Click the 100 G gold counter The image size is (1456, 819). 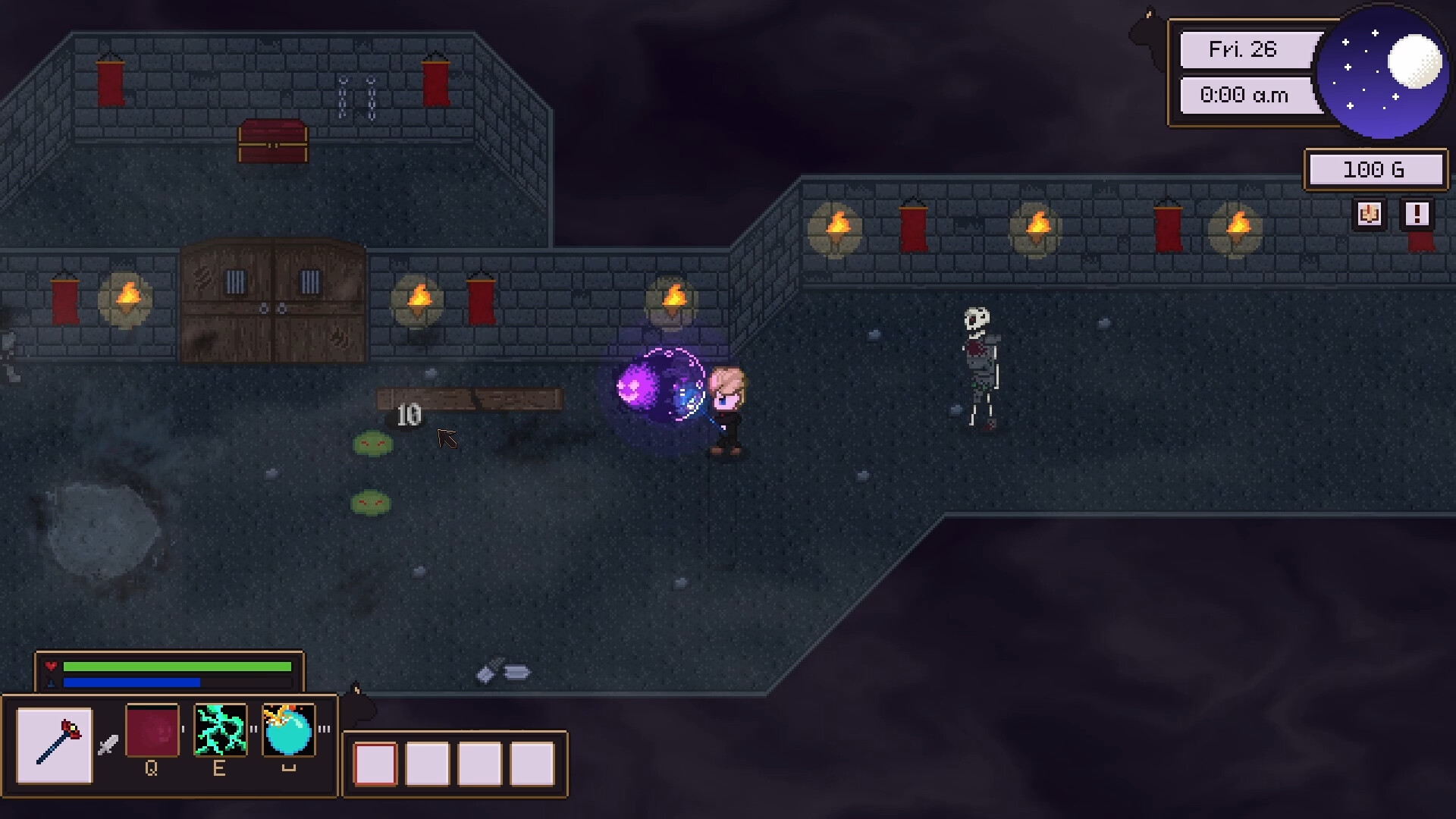(x=1376, y=168)
